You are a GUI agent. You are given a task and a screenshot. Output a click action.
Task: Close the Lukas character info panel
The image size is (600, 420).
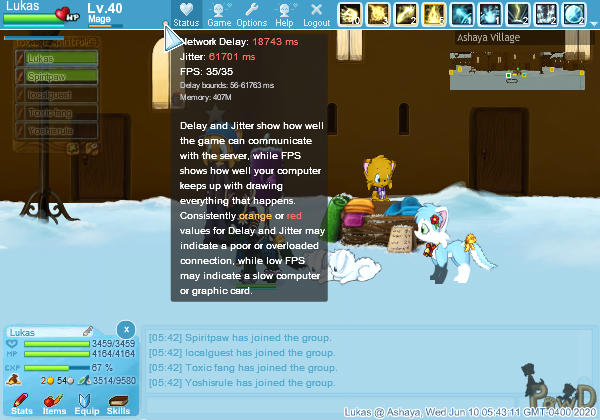(x=125, y=329)
